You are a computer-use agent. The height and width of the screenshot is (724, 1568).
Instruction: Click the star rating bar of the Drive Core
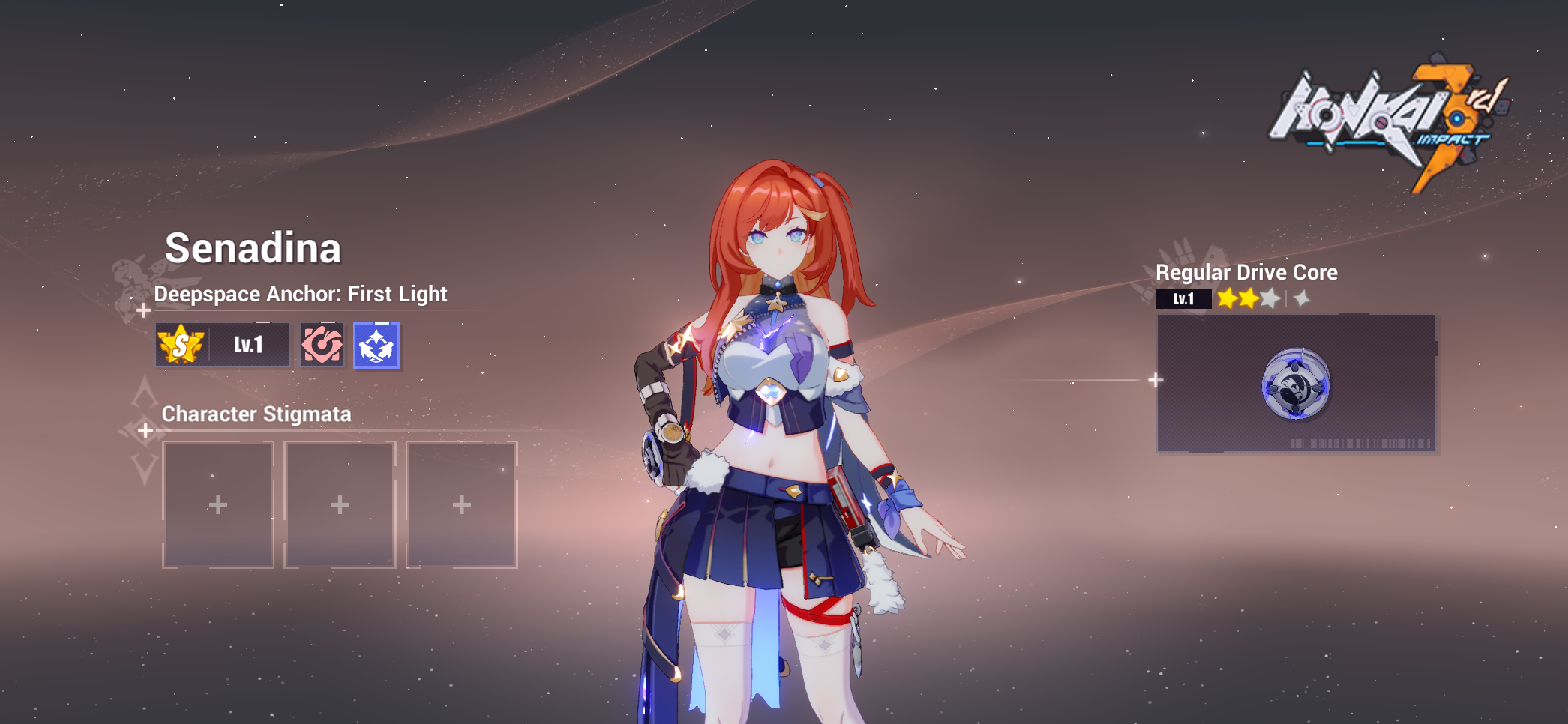tap(1264, 298)
